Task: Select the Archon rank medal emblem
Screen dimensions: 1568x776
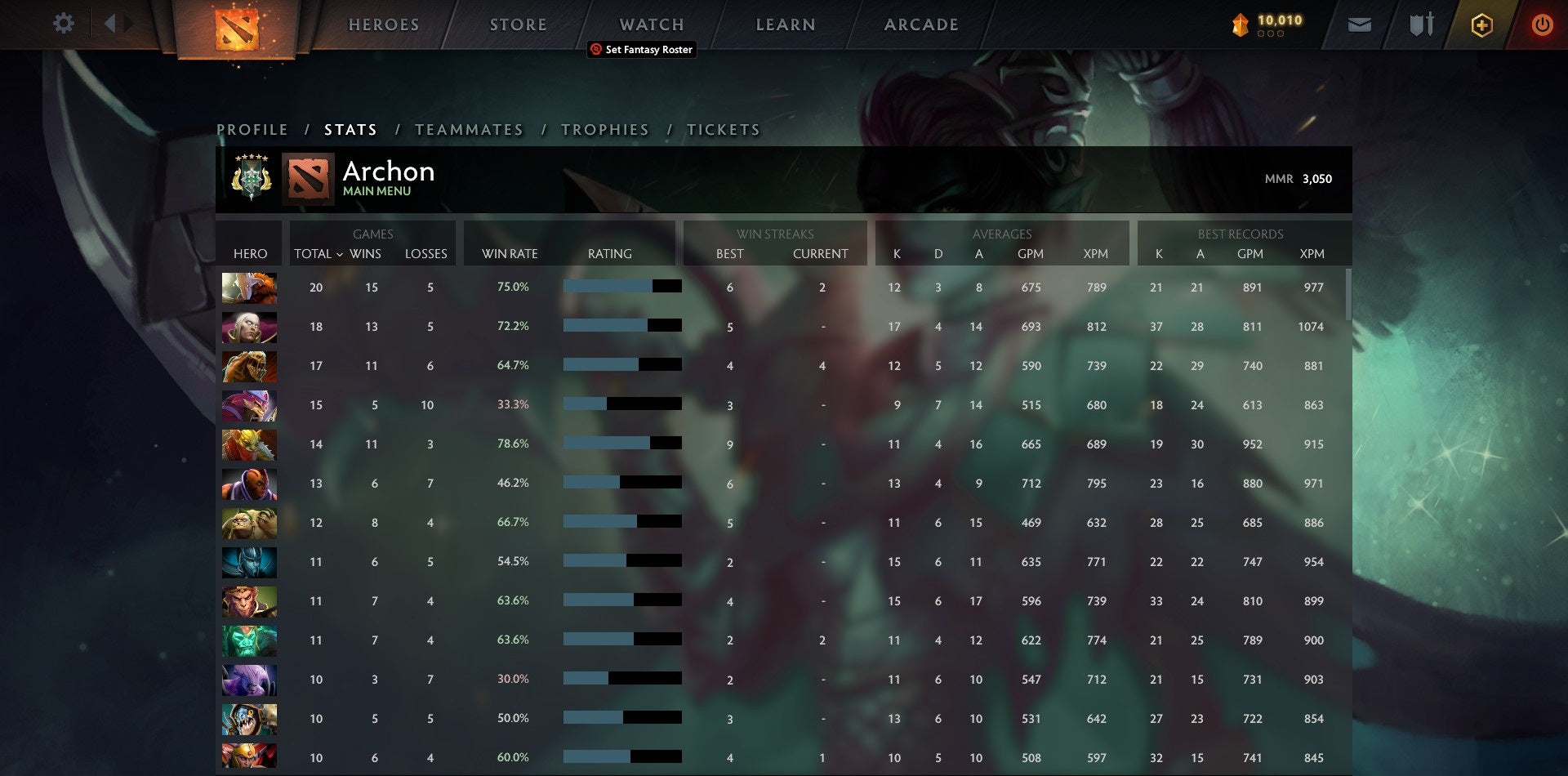Action: [x=250, y=178]
